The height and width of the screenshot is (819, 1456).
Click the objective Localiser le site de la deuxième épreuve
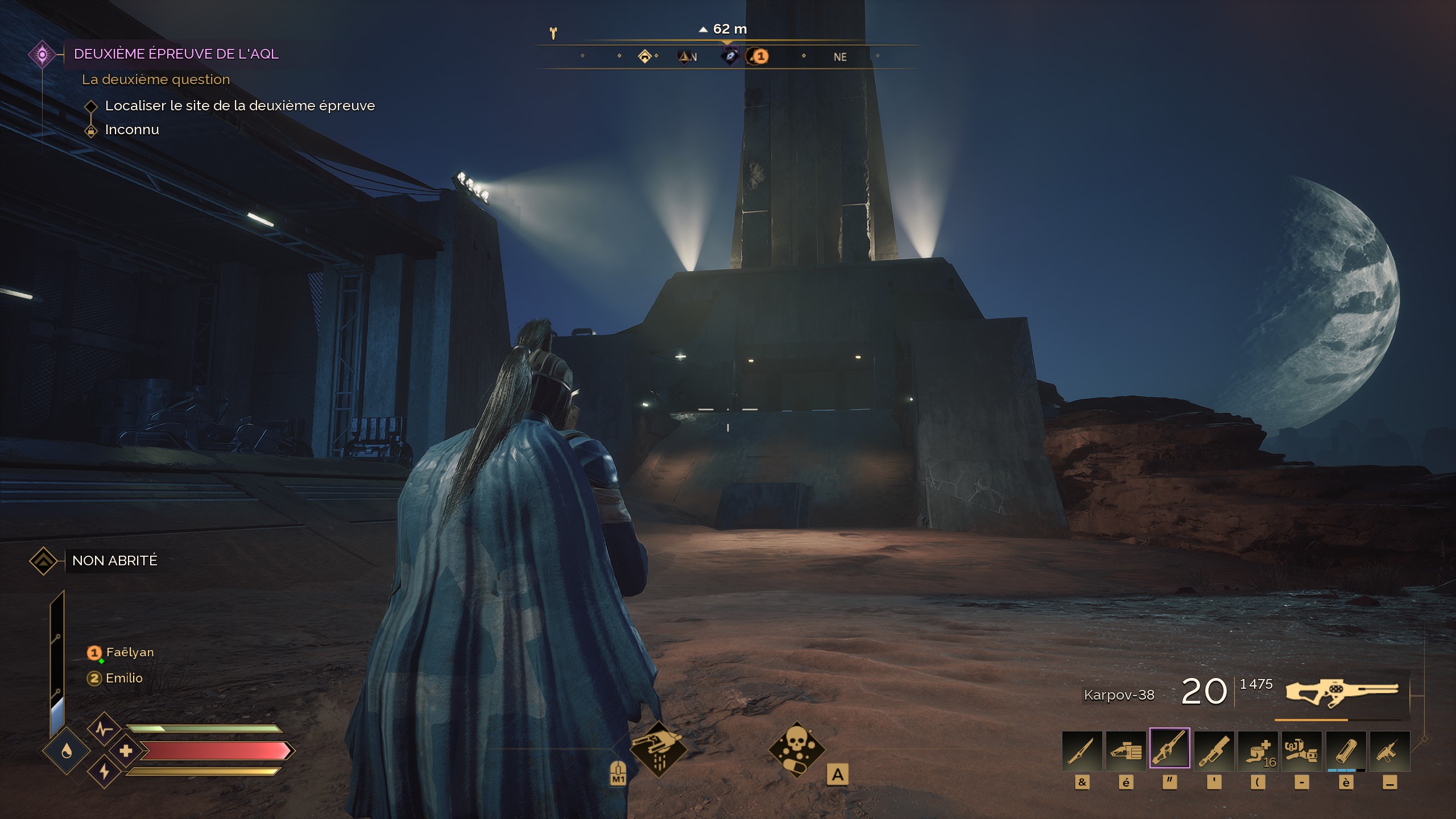point(239,106)
